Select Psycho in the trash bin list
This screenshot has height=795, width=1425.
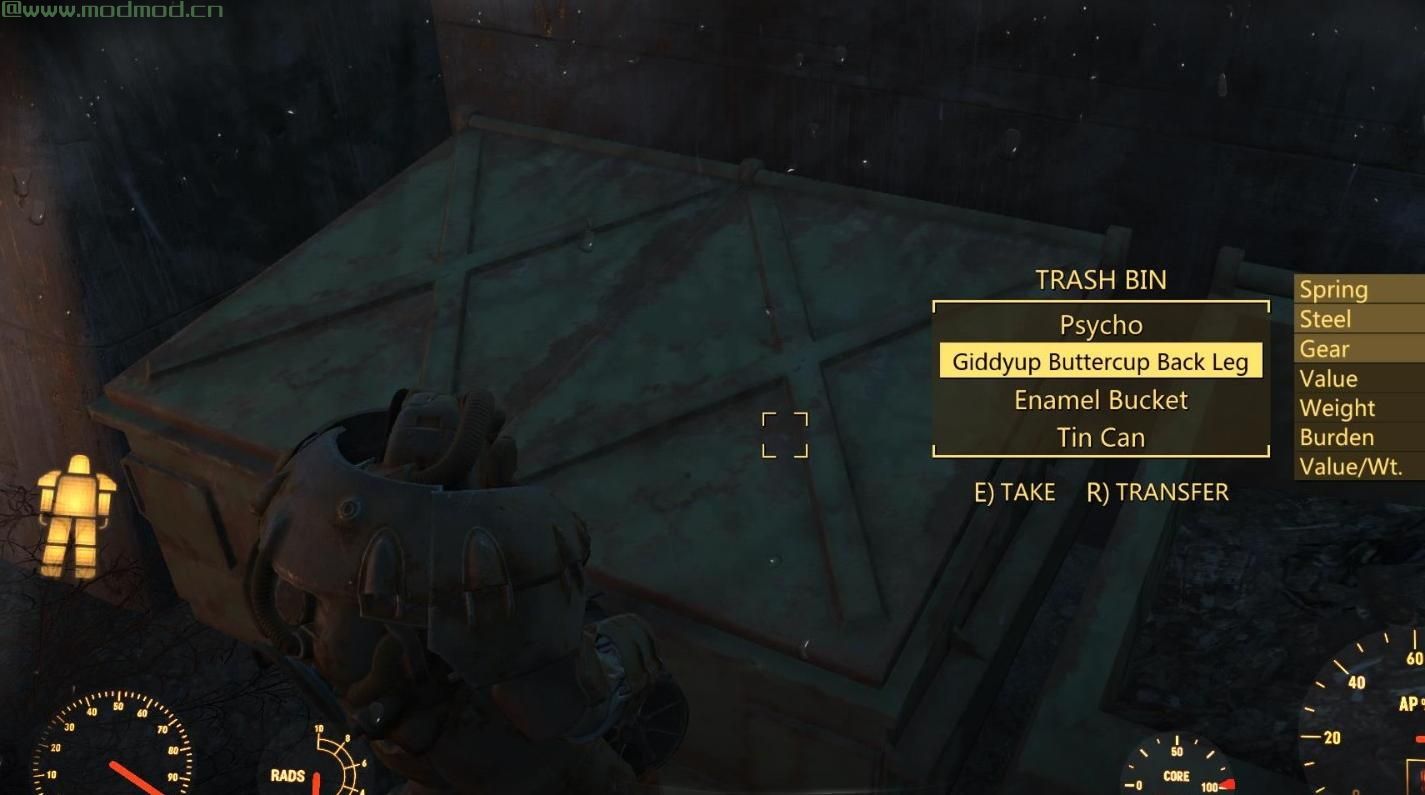click(1100, 325)
